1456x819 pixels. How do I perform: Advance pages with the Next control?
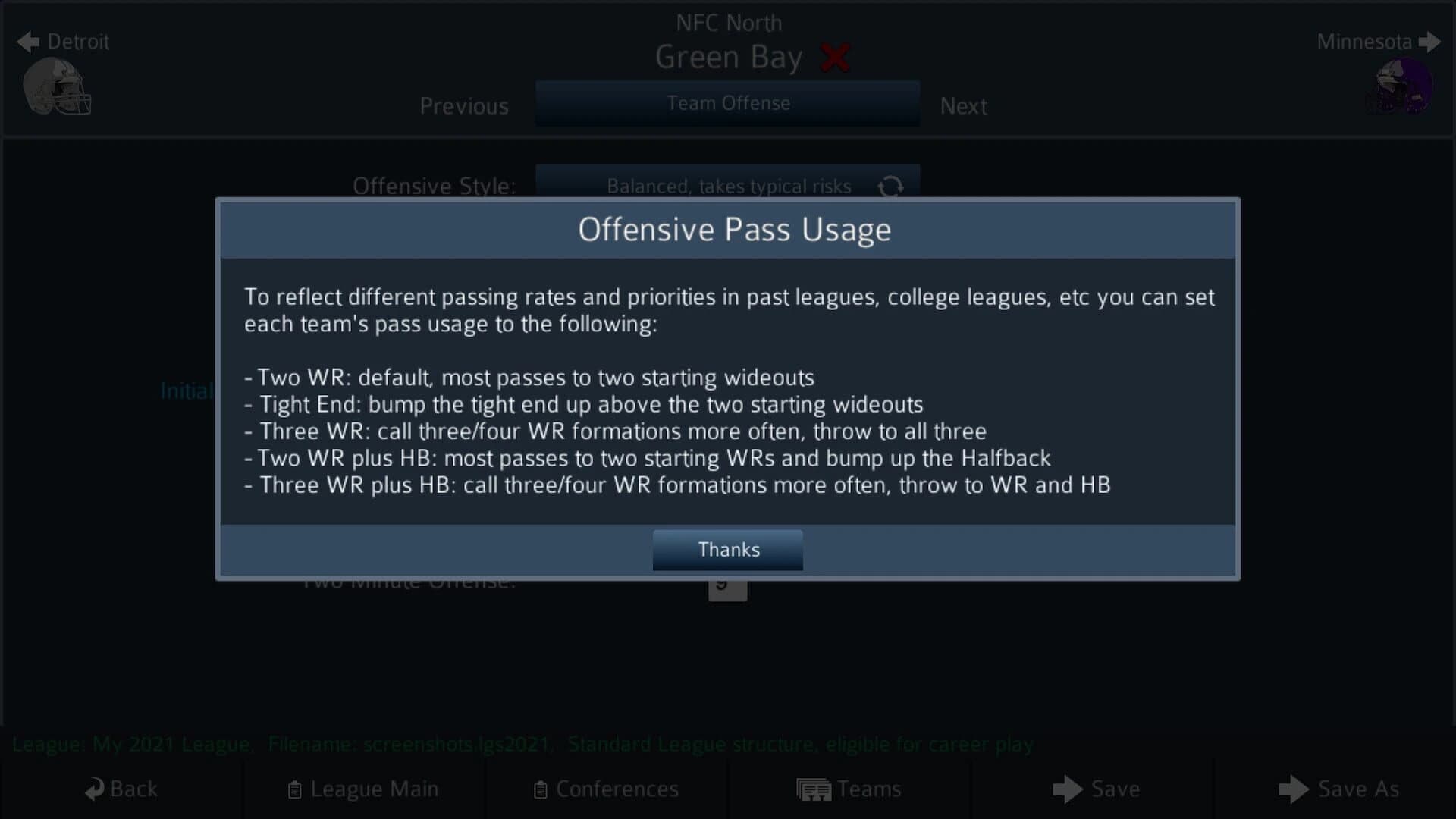coord(963,106)
